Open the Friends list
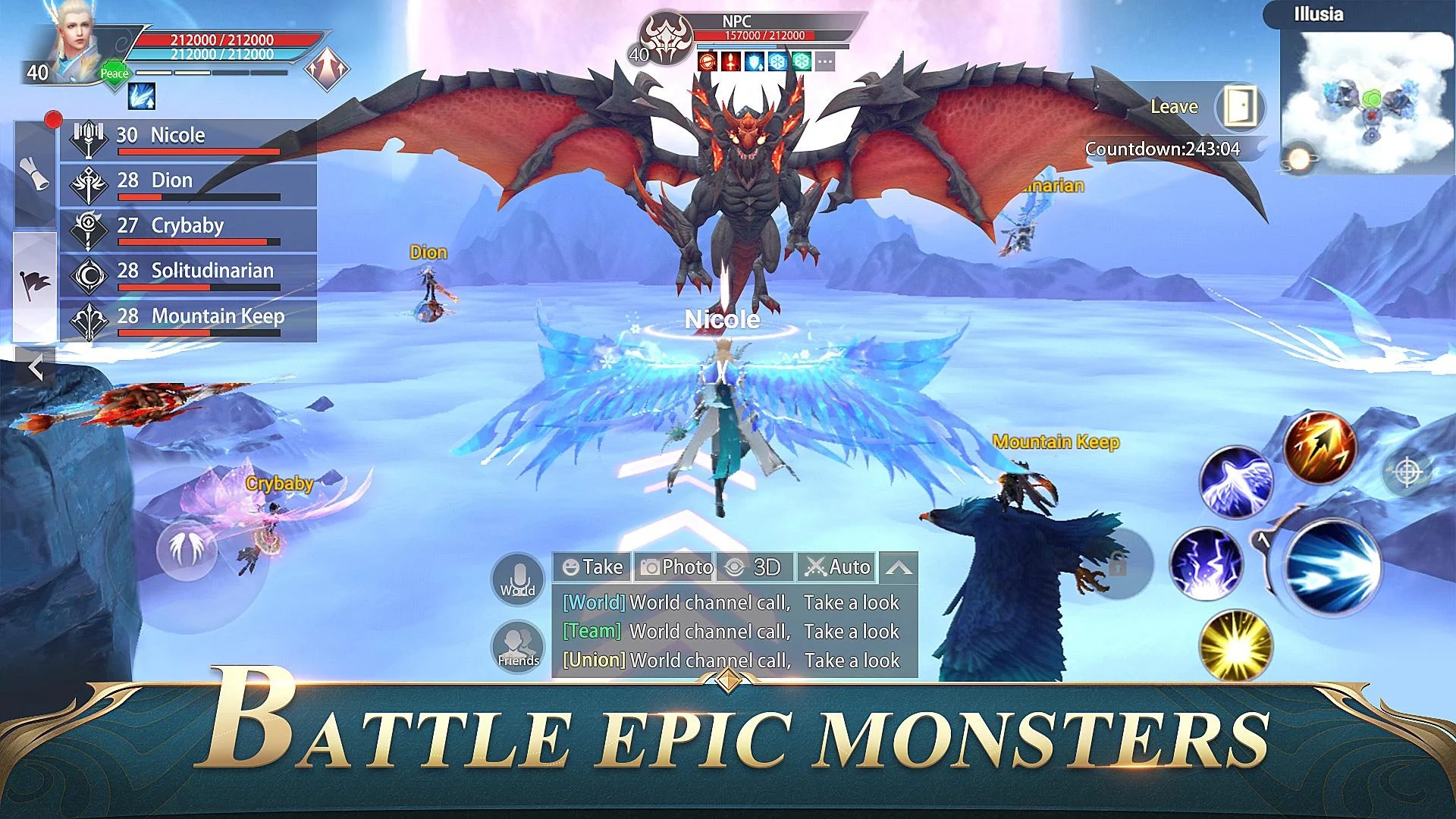The image size is (1456, 819). (x=518, y=647)
